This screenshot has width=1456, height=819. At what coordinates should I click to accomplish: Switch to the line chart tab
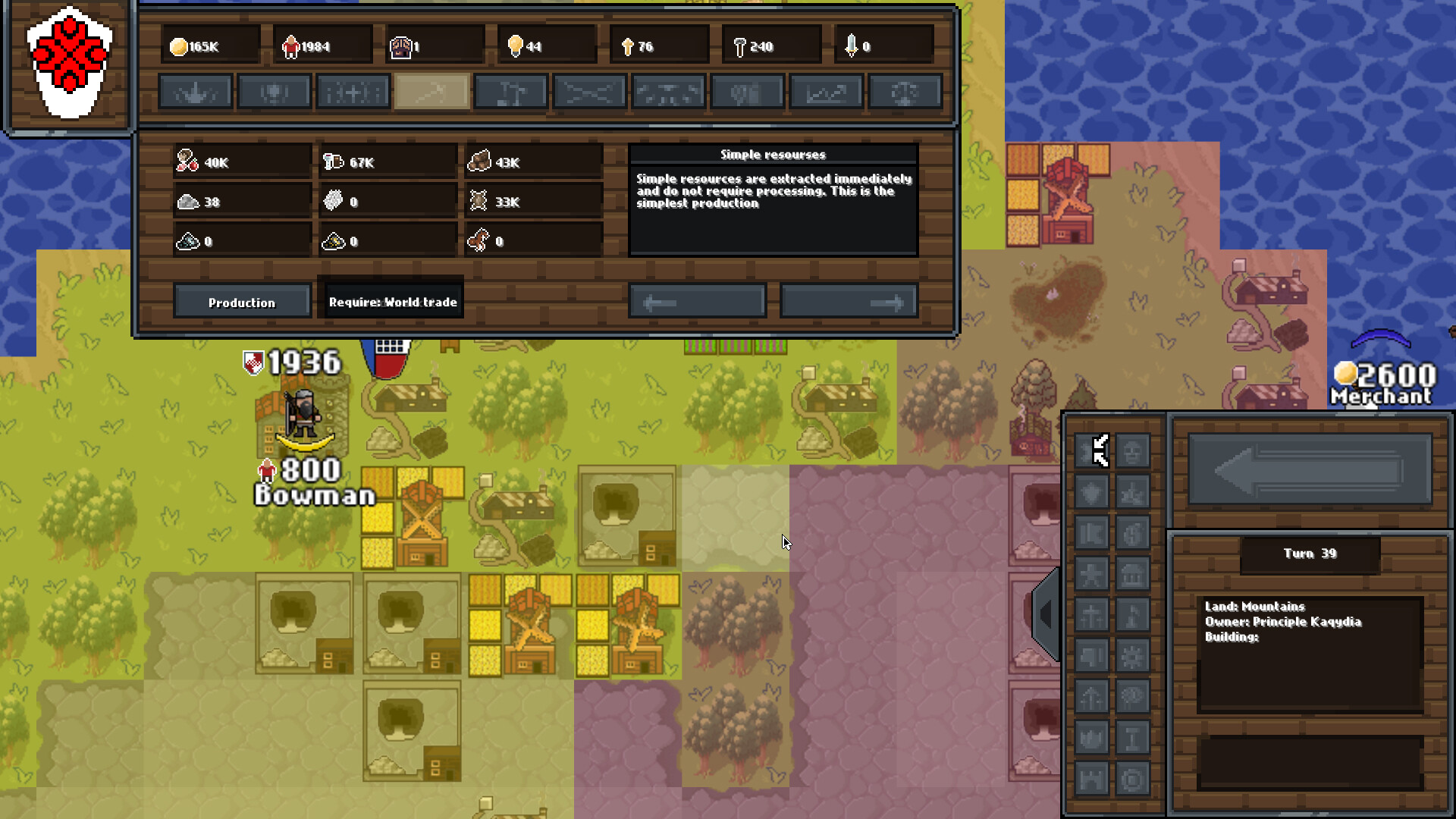pos(827,93)
